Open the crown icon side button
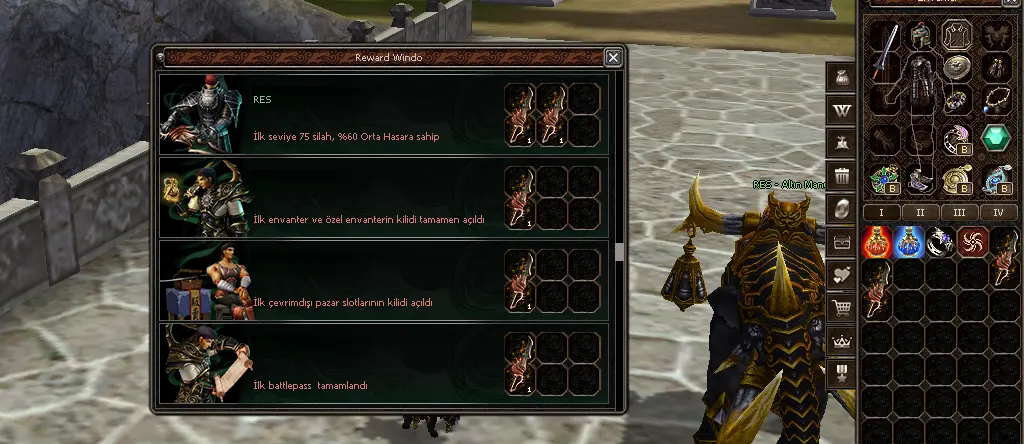 pyautogui.click(x=842, y=342)
